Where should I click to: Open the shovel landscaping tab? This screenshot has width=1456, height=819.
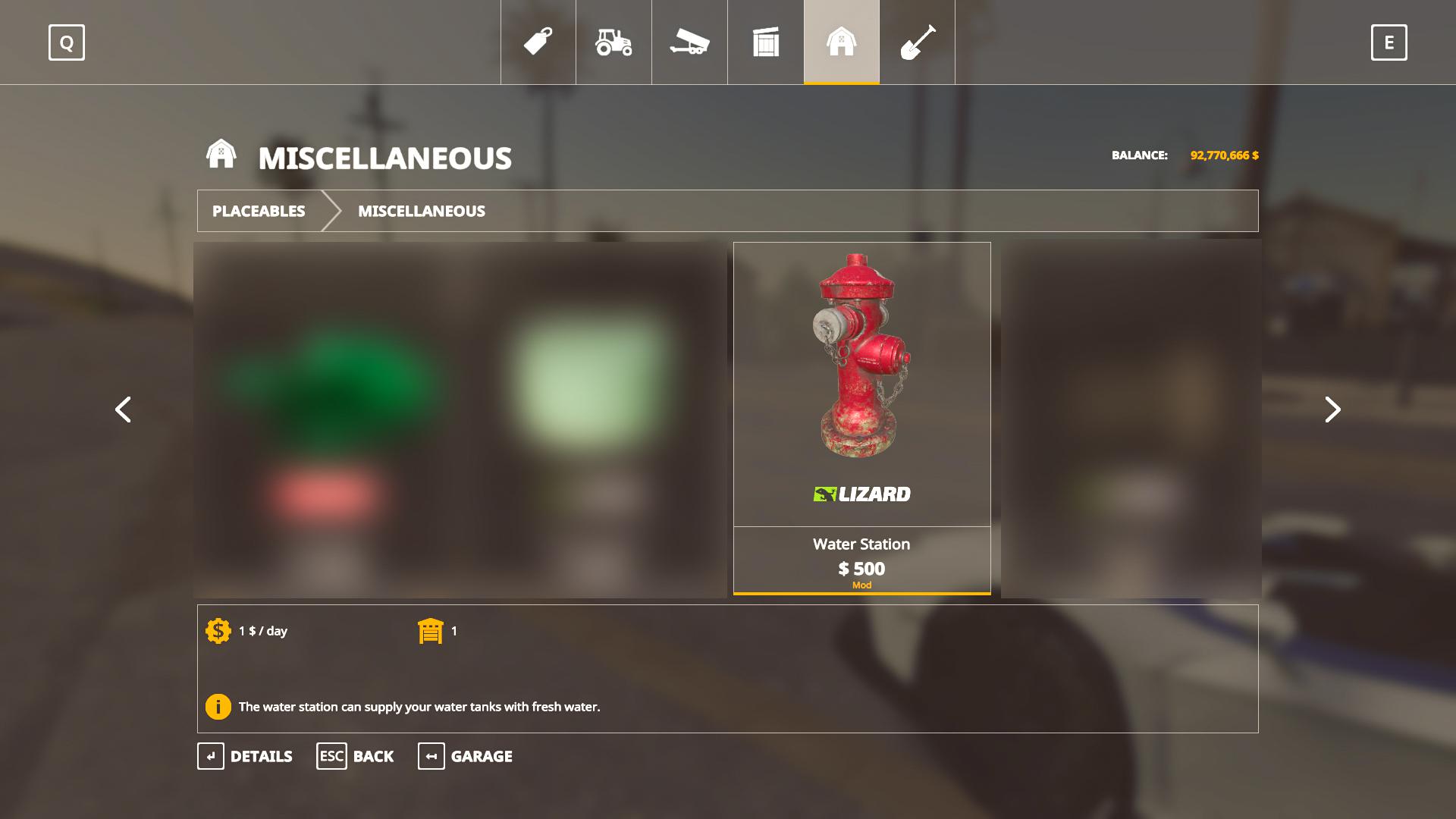pos(918,42)
